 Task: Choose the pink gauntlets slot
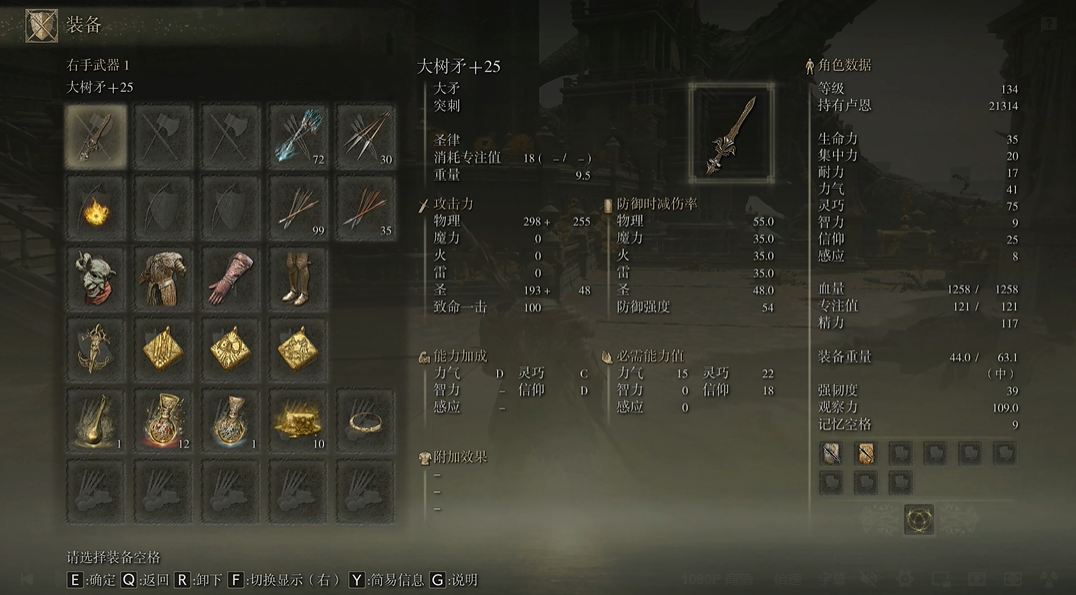pyautogui.click(x=231, y=278)
